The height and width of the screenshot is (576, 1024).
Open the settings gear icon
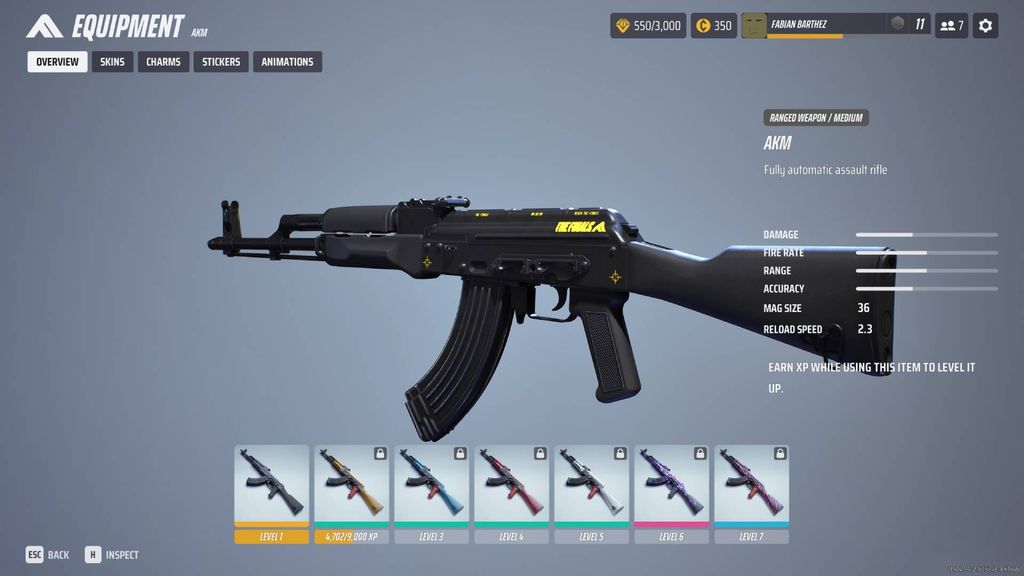click(x=985, y=26)
